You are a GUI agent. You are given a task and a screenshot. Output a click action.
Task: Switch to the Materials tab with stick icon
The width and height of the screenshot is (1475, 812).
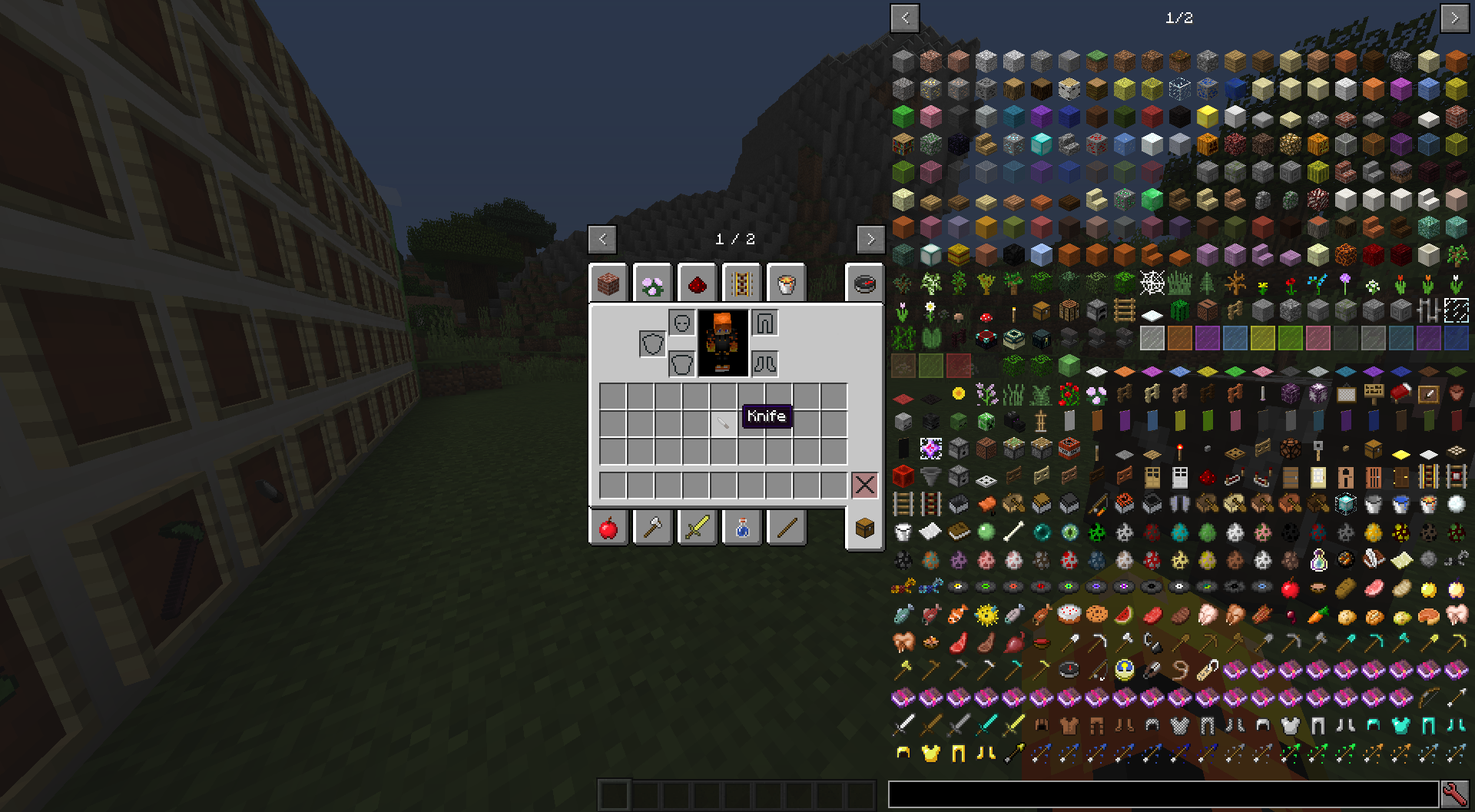tap(785, 527)
